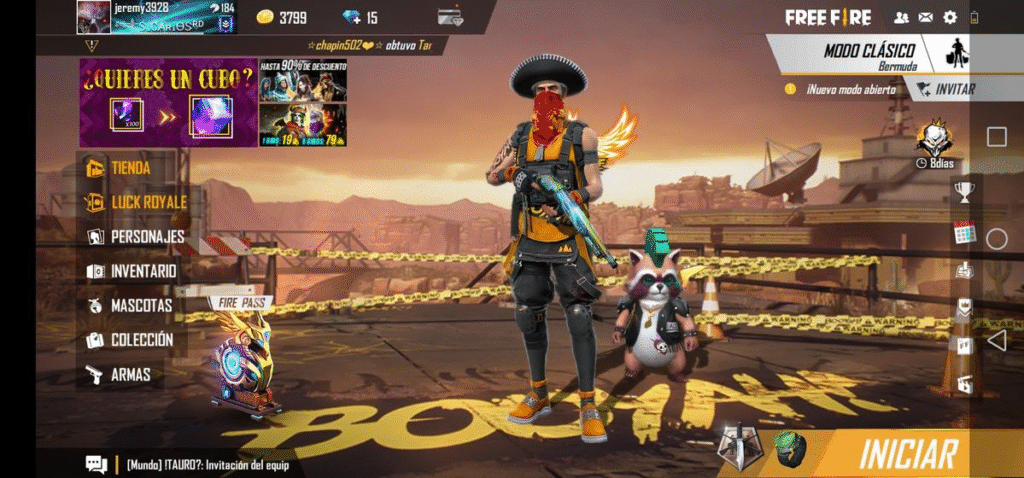Open the Tienda shop menu
Viewport: 1024px width, 478px height.
point(130,168)
